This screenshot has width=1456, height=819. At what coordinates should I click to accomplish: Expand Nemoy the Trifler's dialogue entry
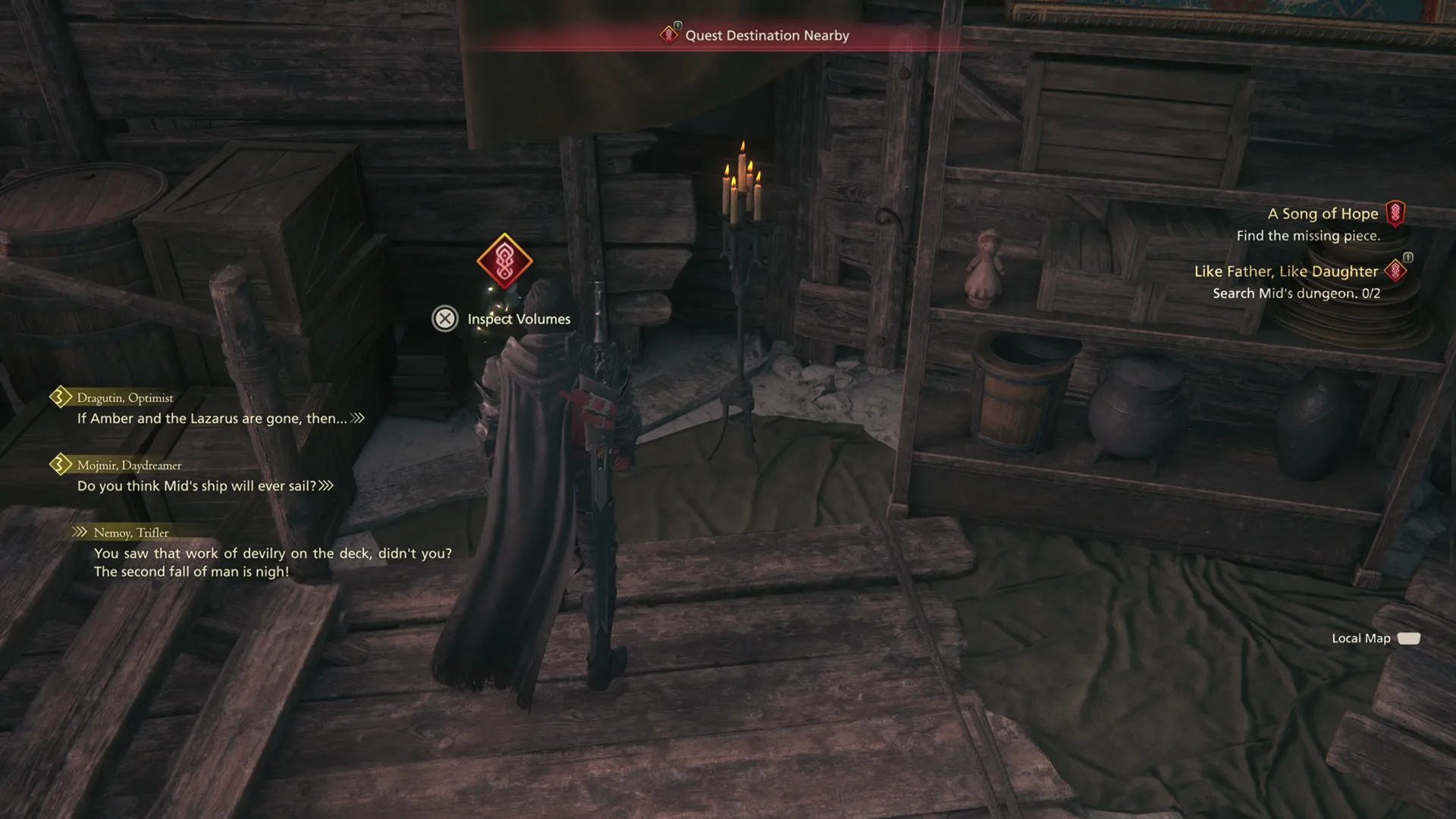[x=79, y=532]
